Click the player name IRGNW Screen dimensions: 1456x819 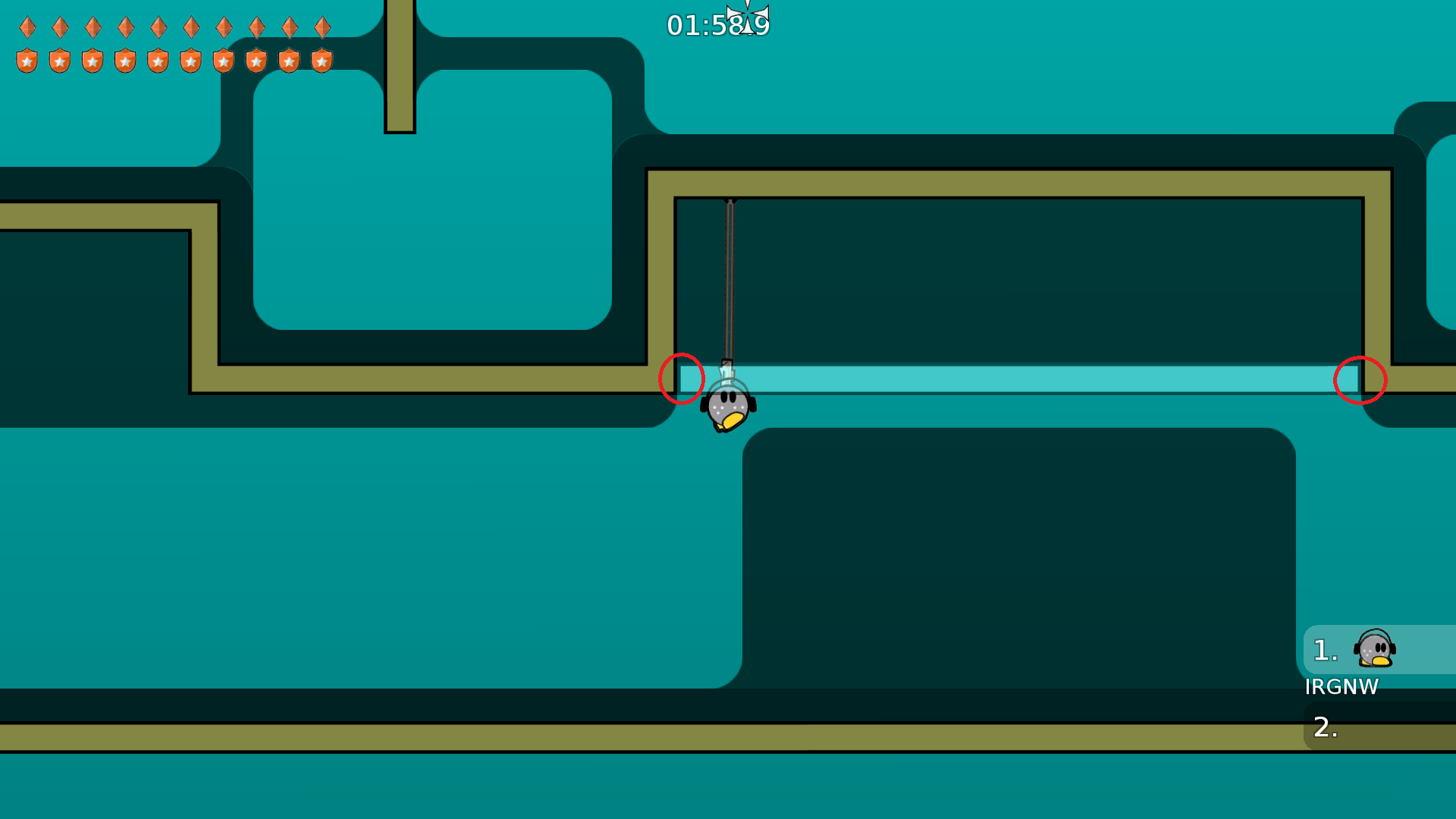point(1343,687)
